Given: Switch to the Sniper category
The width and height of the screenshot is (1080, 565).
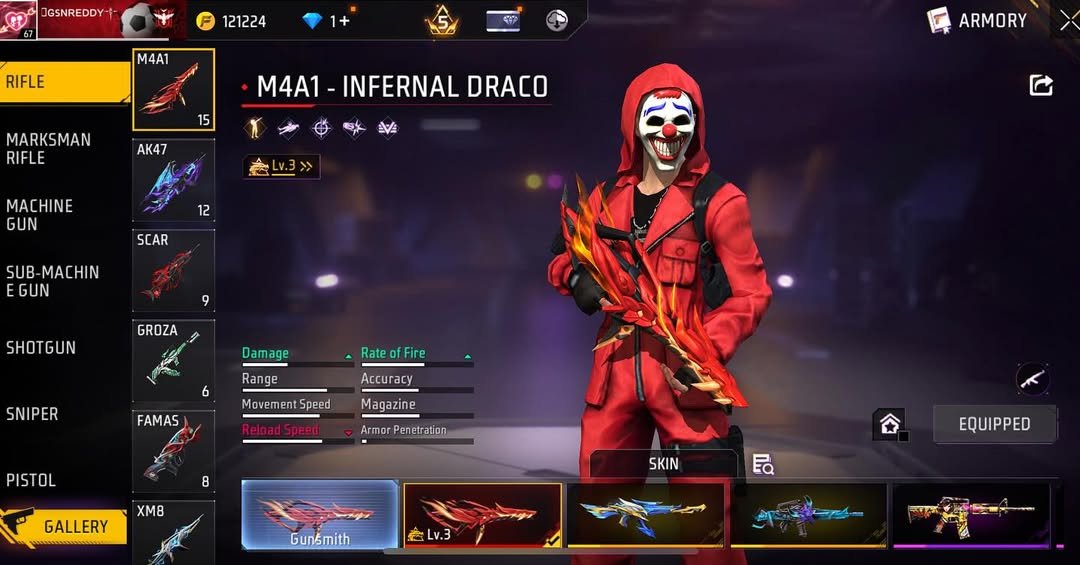Looking at the screenshot, I should pos(62,414).
